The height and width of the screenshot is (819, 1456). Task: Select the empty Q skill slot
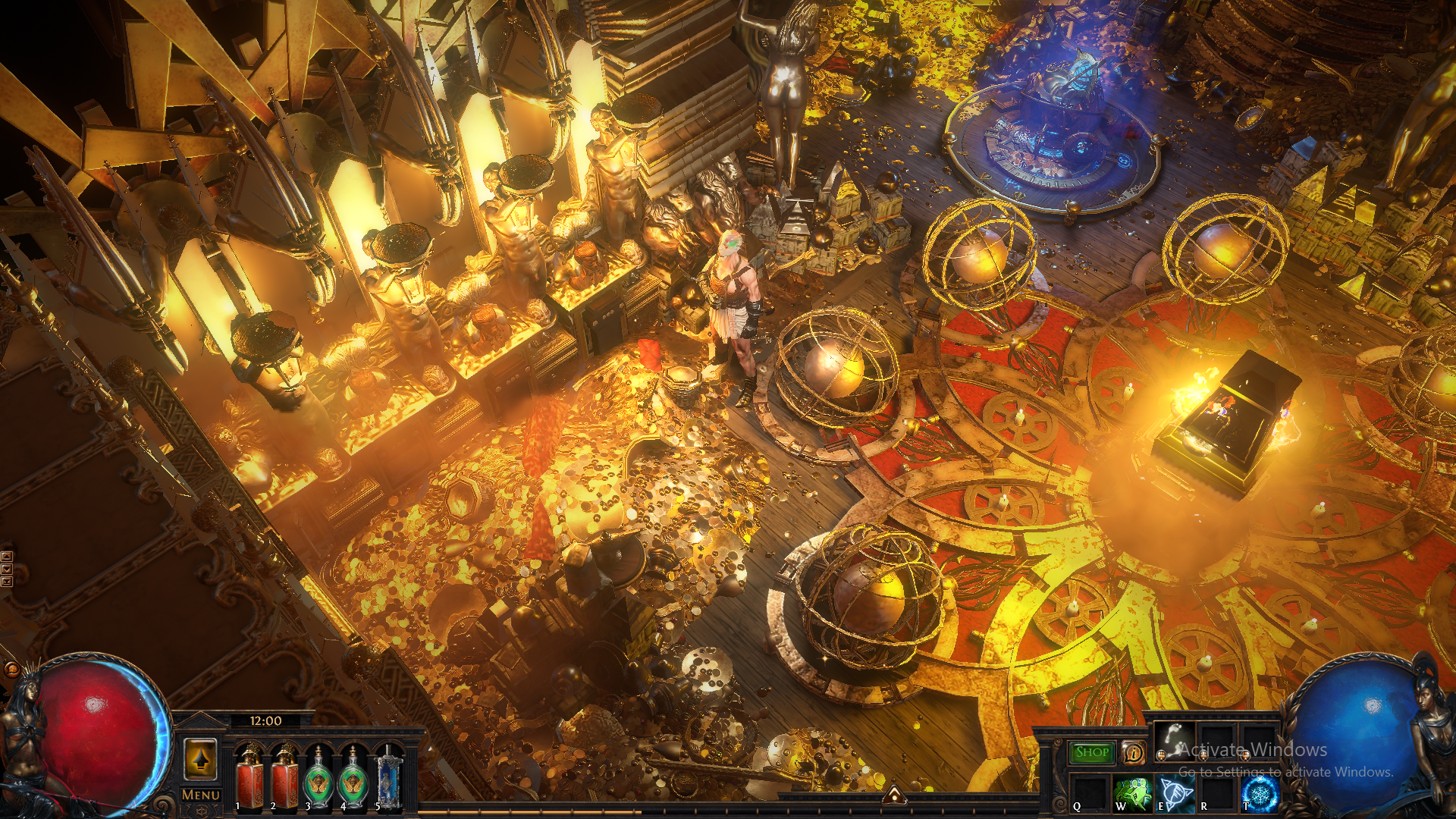click(x=1090, y=793)
